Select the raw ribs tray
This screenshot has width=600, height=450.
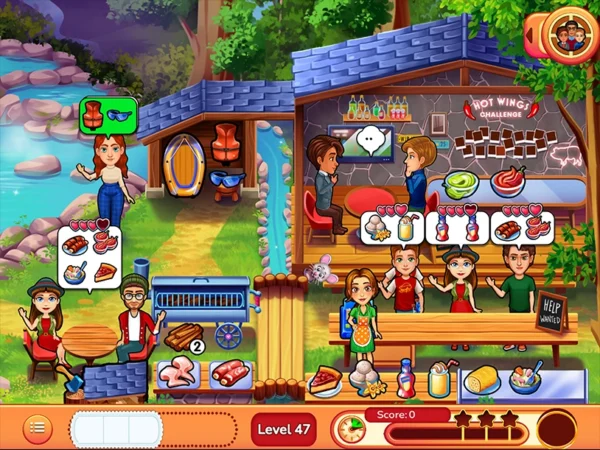[x=230, y=374]
